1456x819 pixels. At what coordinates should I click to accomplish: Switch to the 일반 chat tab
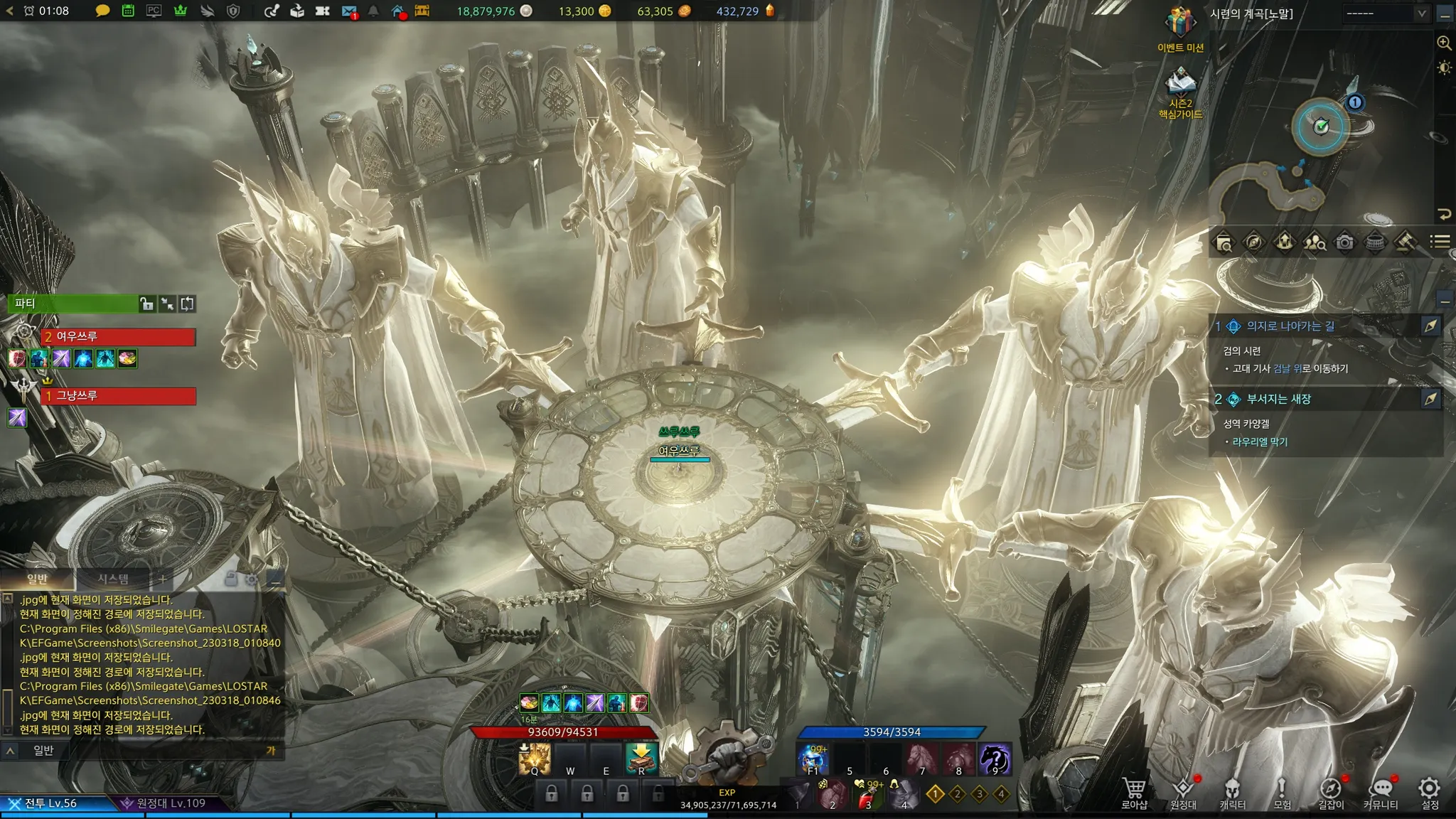tap(37, 579)
